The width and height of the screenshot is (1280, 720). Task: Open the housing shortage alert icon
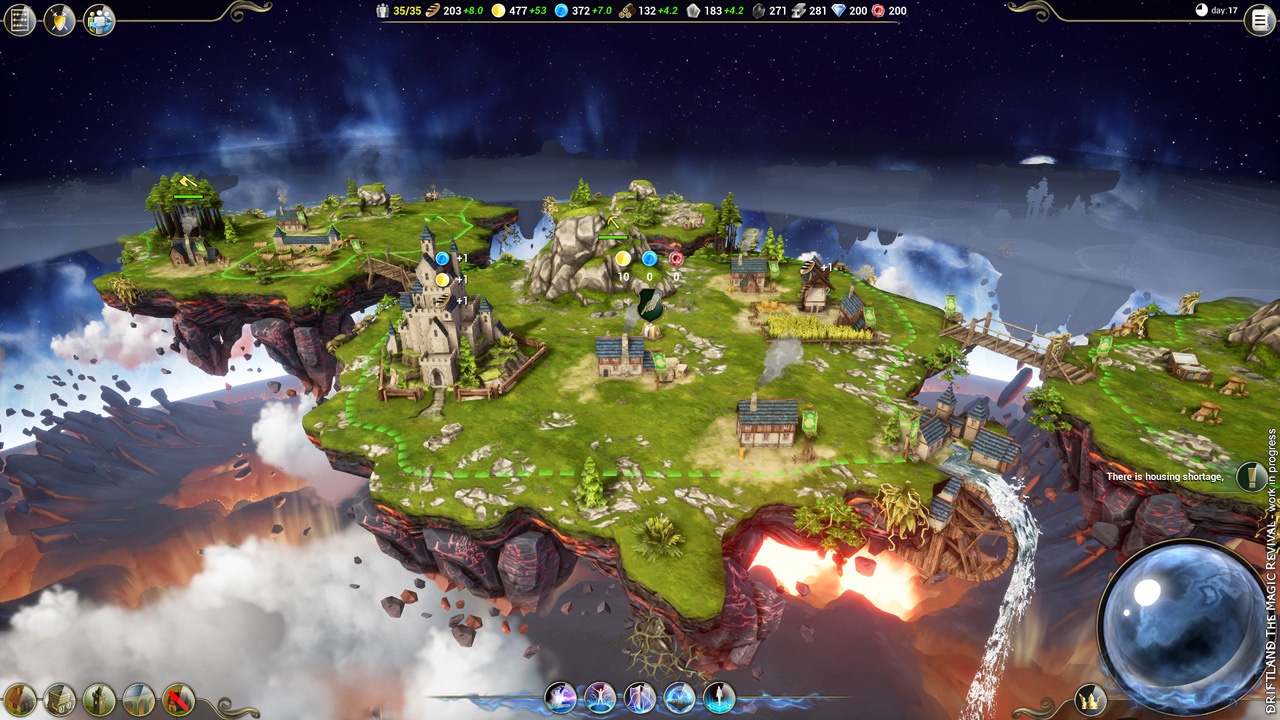pyautogui.click(x=1250, y=477)
